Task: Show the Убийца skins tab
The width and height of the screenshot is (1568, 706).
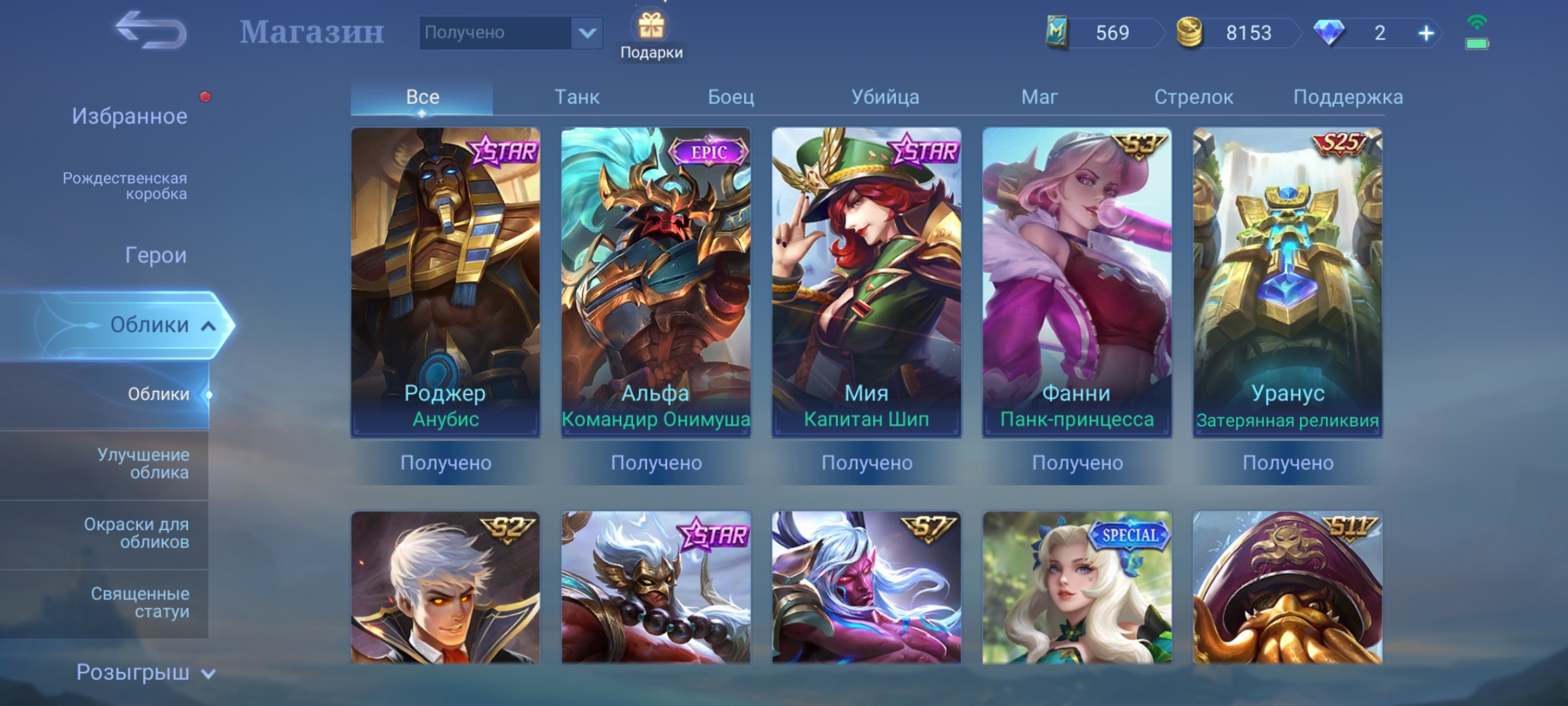Action: click(885, 97)
